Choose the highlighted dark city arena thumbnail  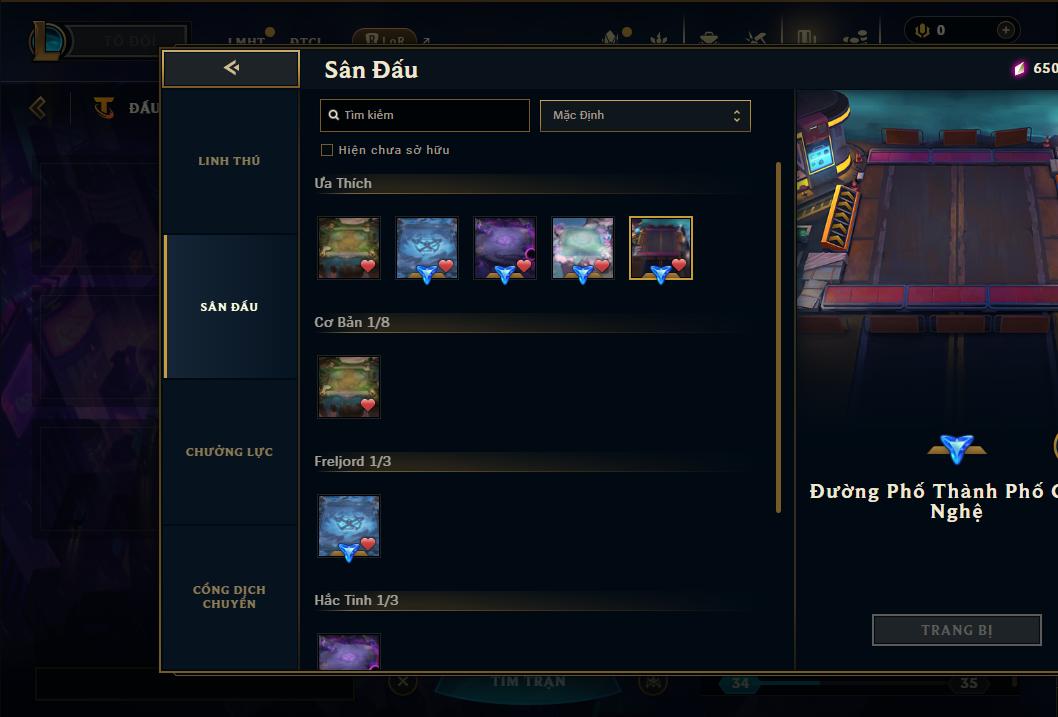click(661, 248)
